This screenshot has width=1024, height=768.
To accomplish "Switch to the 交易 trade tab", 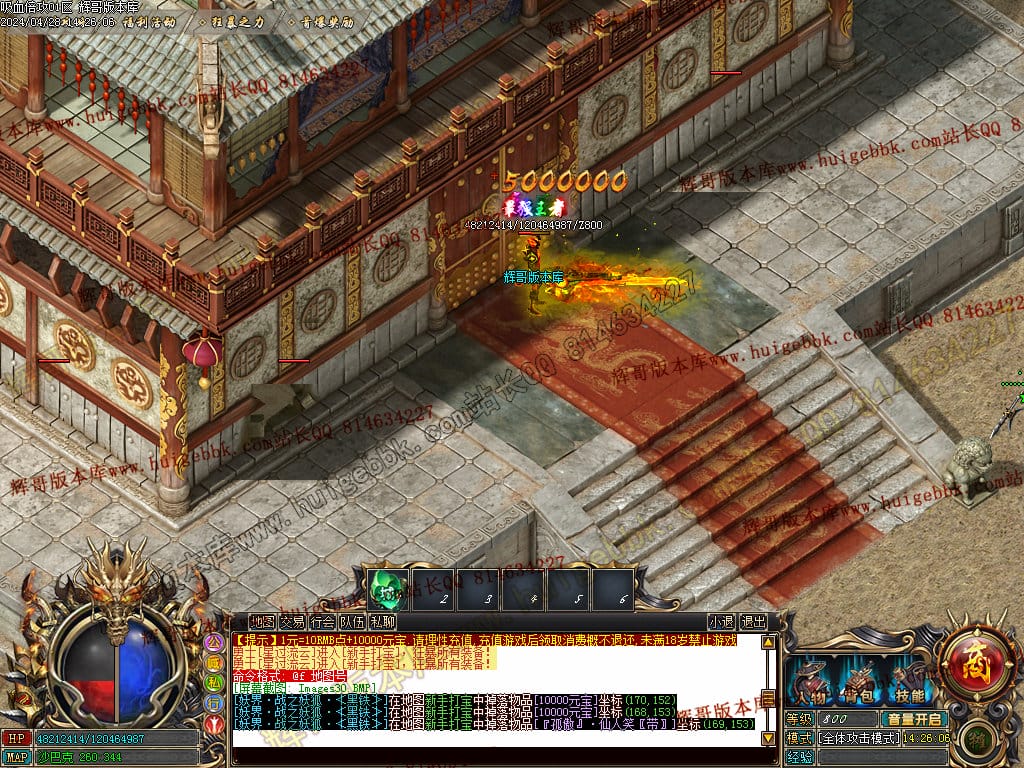I will [x=292, y=621].
